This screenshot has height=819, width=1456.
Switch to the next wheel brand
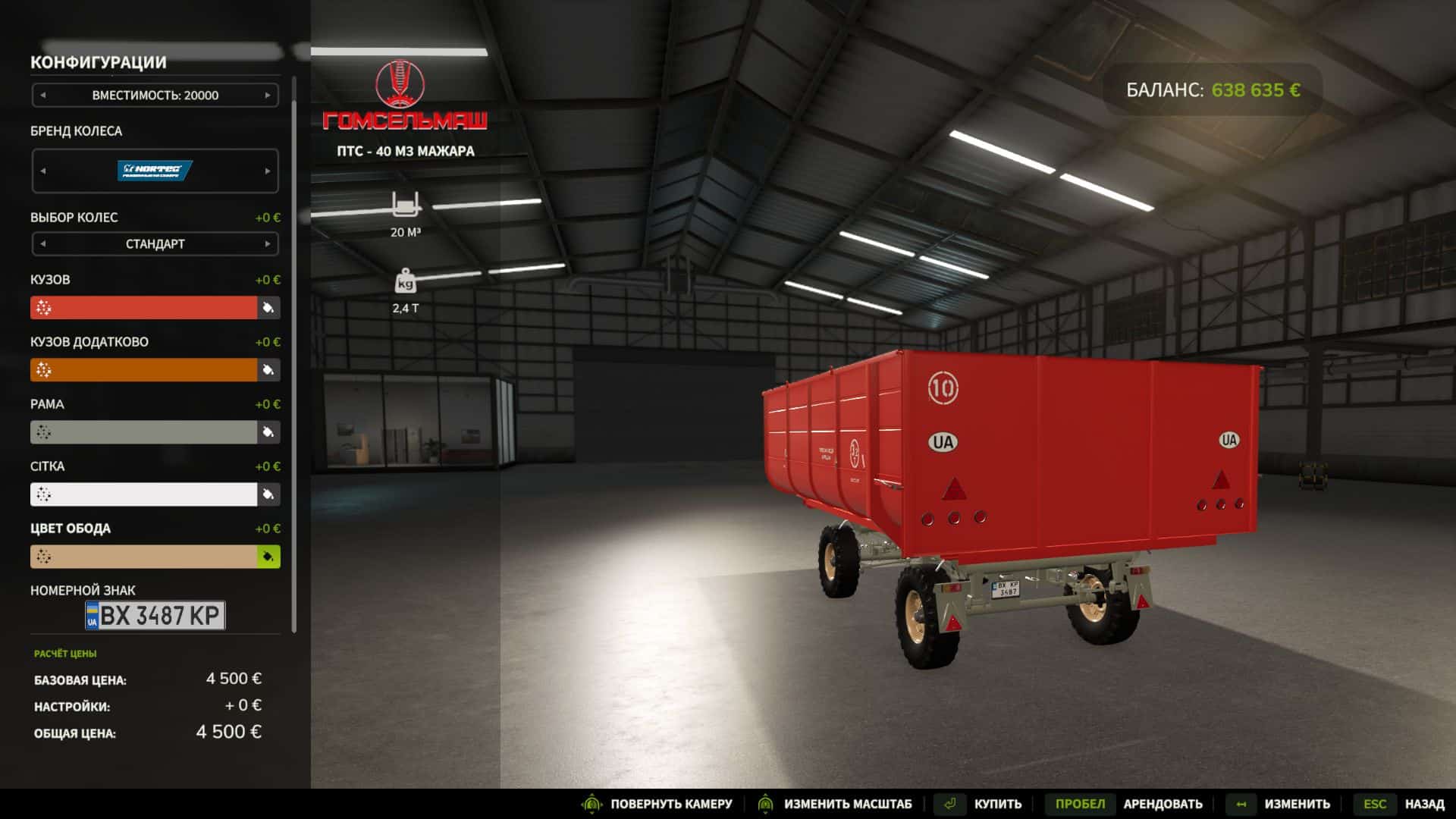coord(267,171)
